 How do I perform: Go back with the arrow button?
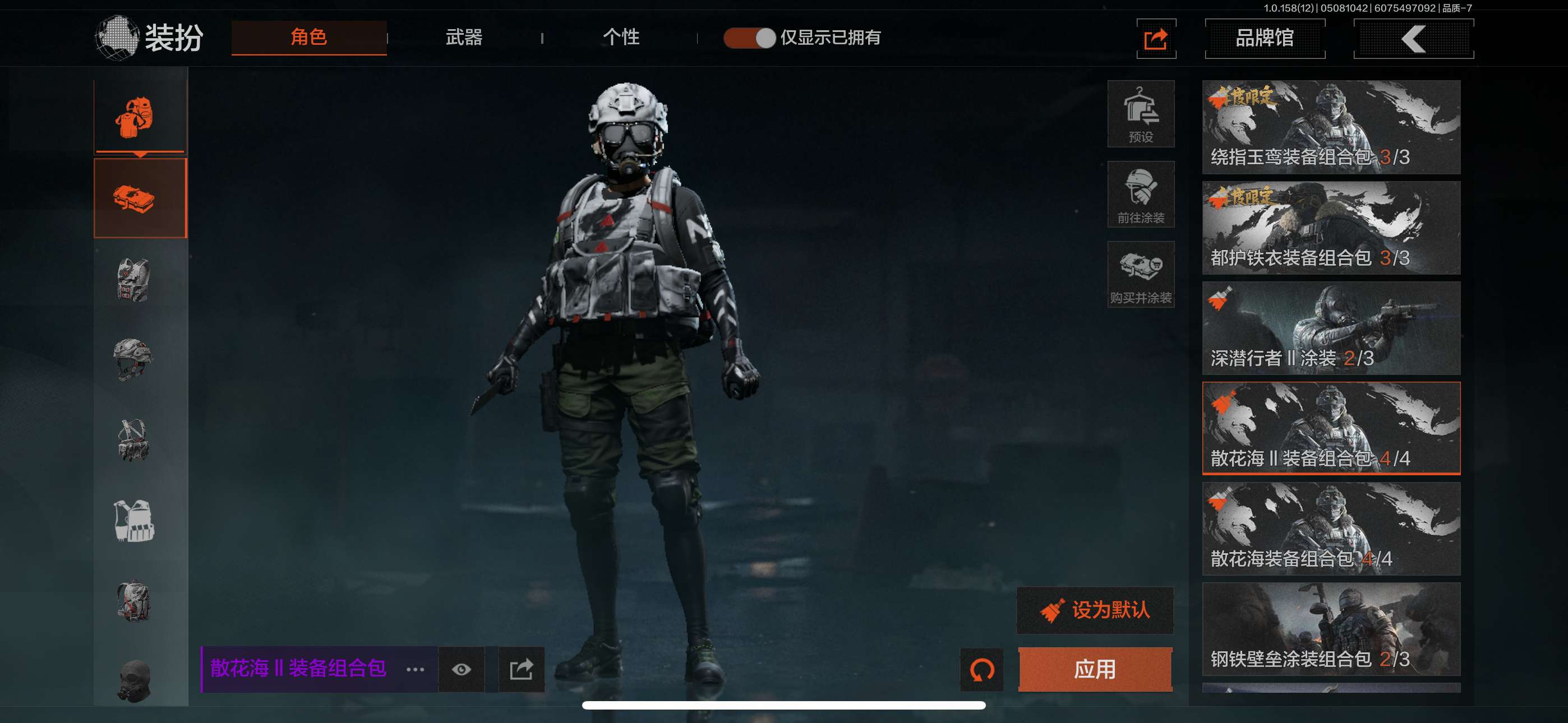pyautogui.click(x=1413, y=38)
